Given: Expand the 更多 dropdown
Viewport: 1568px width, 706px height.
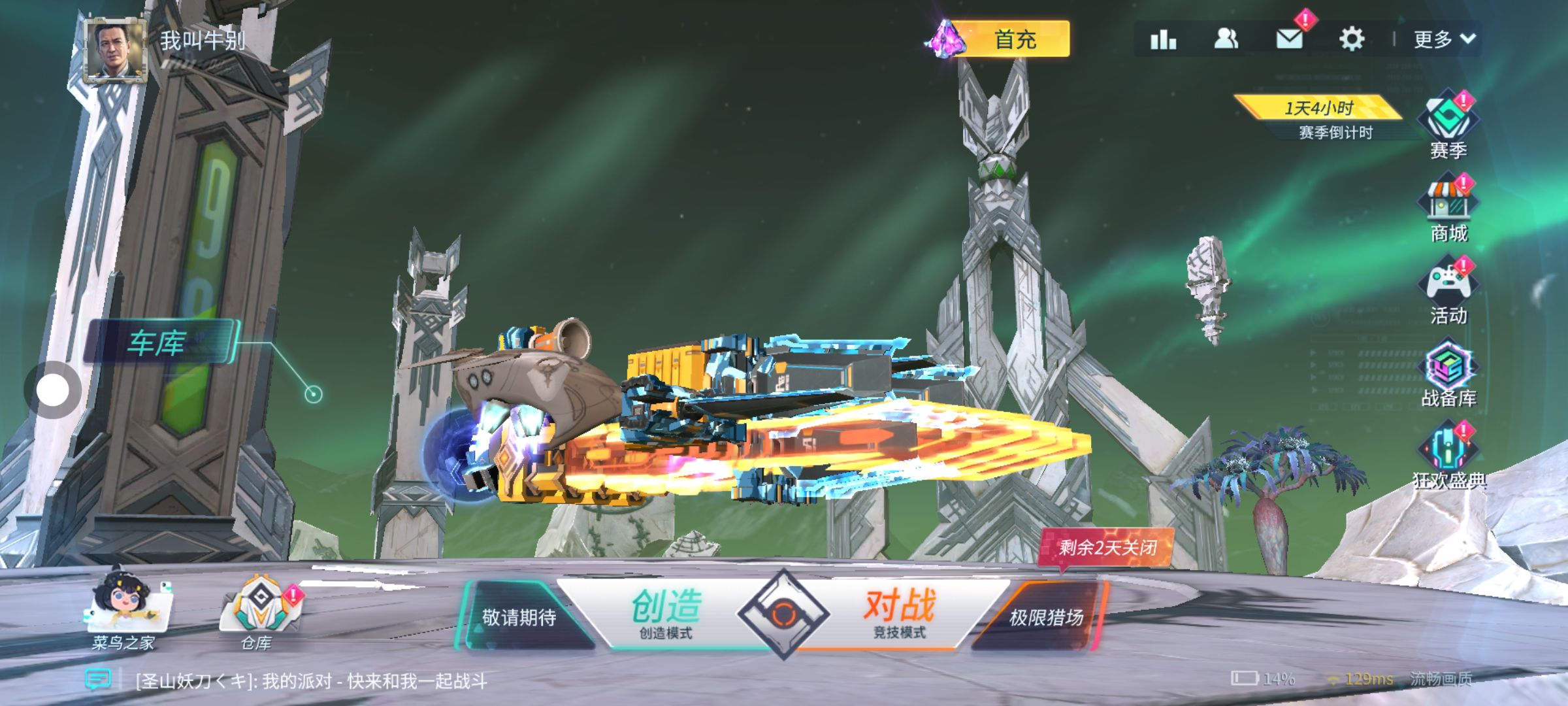Looking at the screenshot, I should [1444, 40].
